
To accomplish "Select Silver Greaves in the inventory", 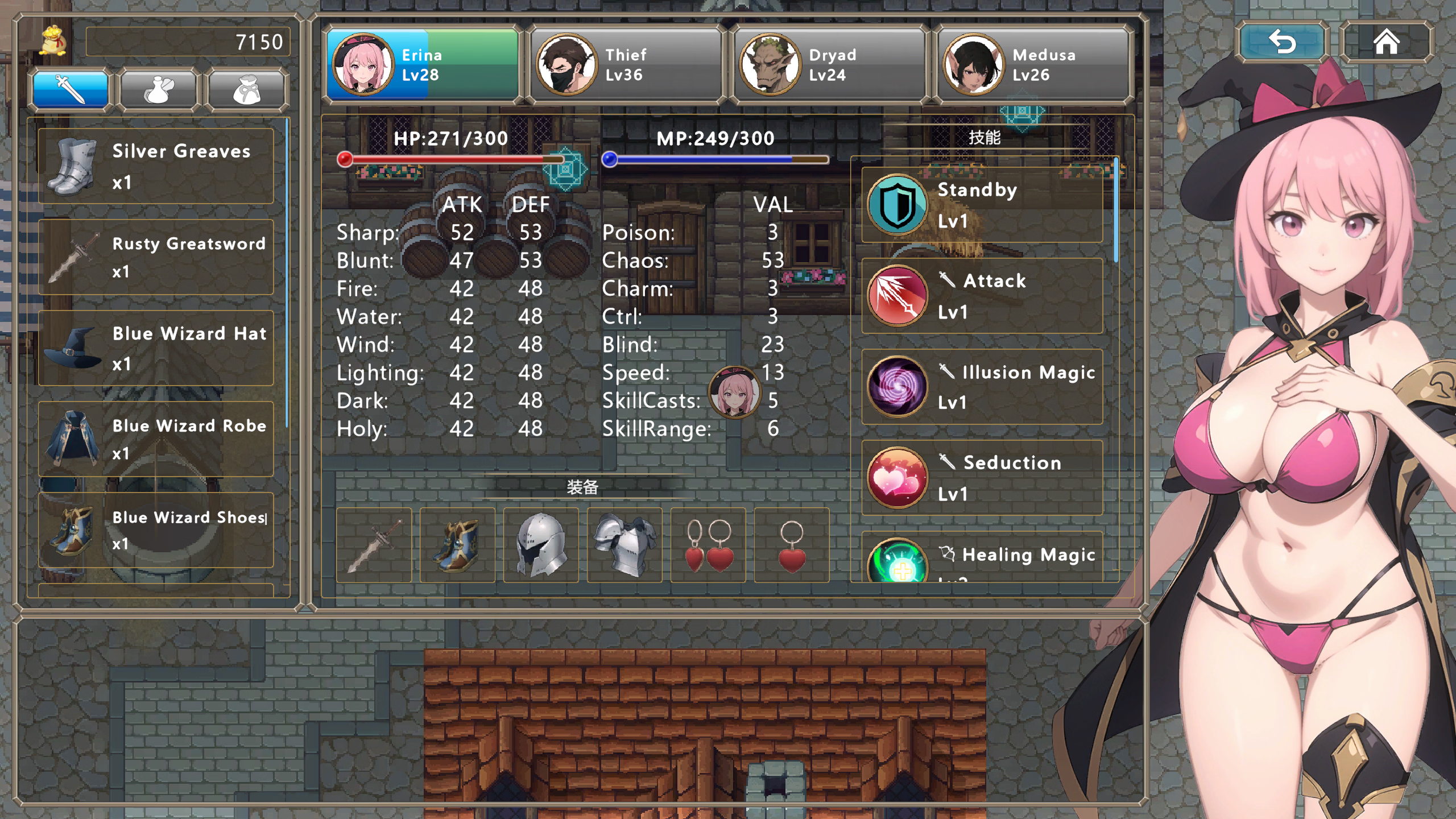I will [x=156, y=166].
